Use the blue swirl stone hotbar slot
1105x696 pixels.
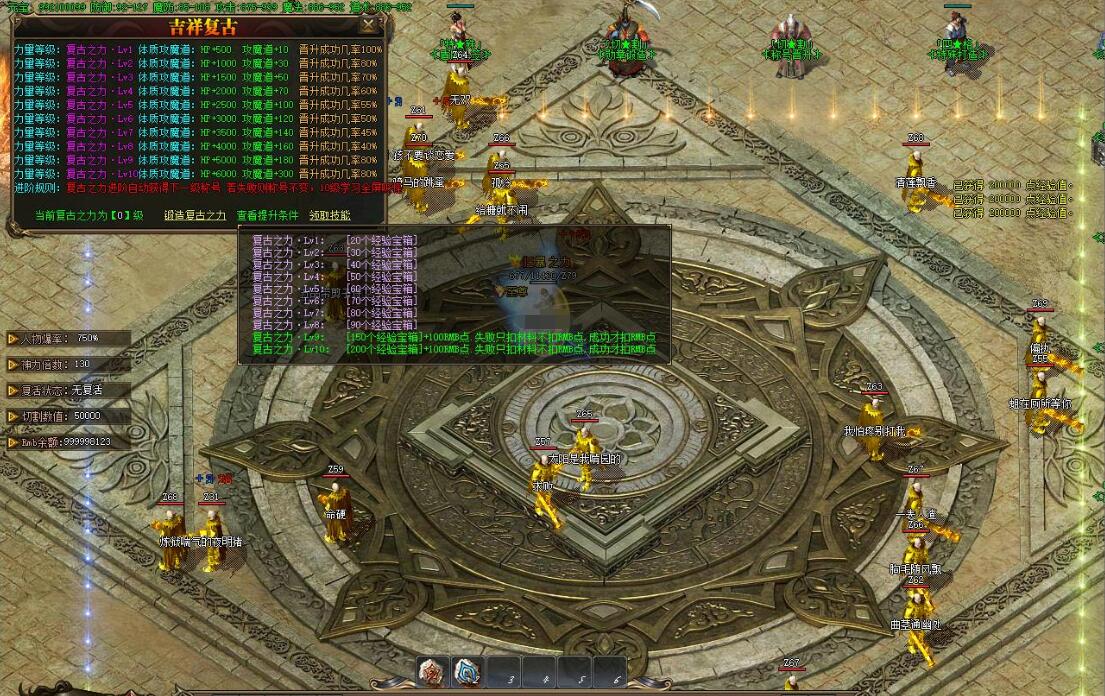(467, 672)
